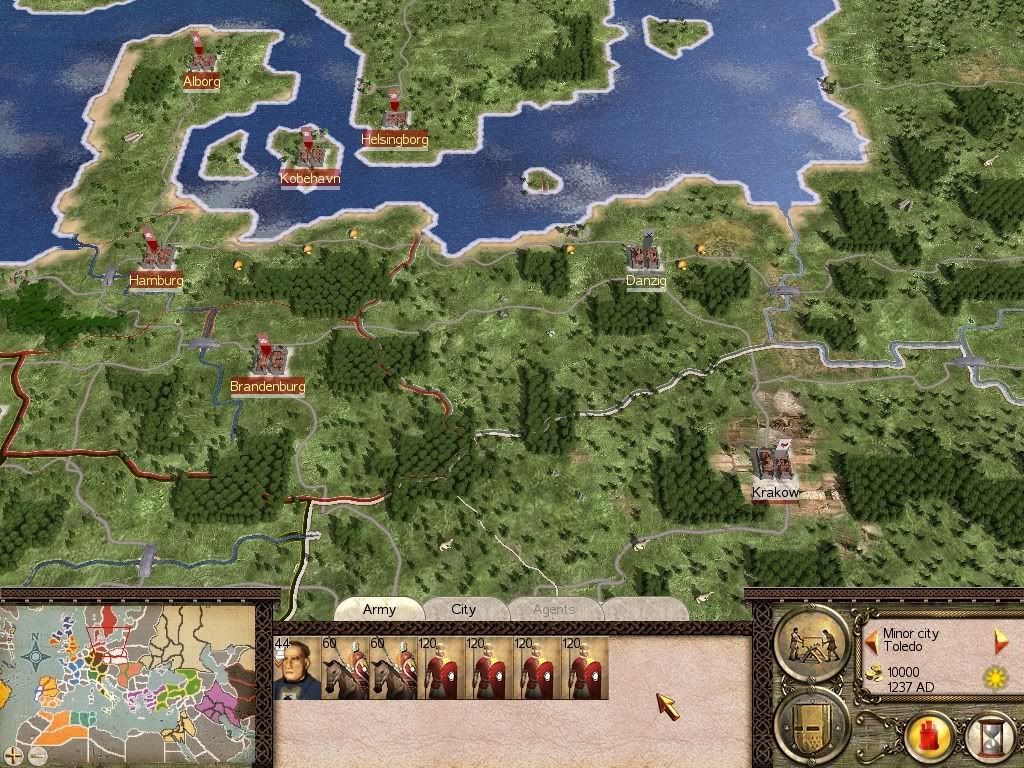1024x768 pixels.
Task: Select the Helsingborg settlement label
Action: point(395,139)
